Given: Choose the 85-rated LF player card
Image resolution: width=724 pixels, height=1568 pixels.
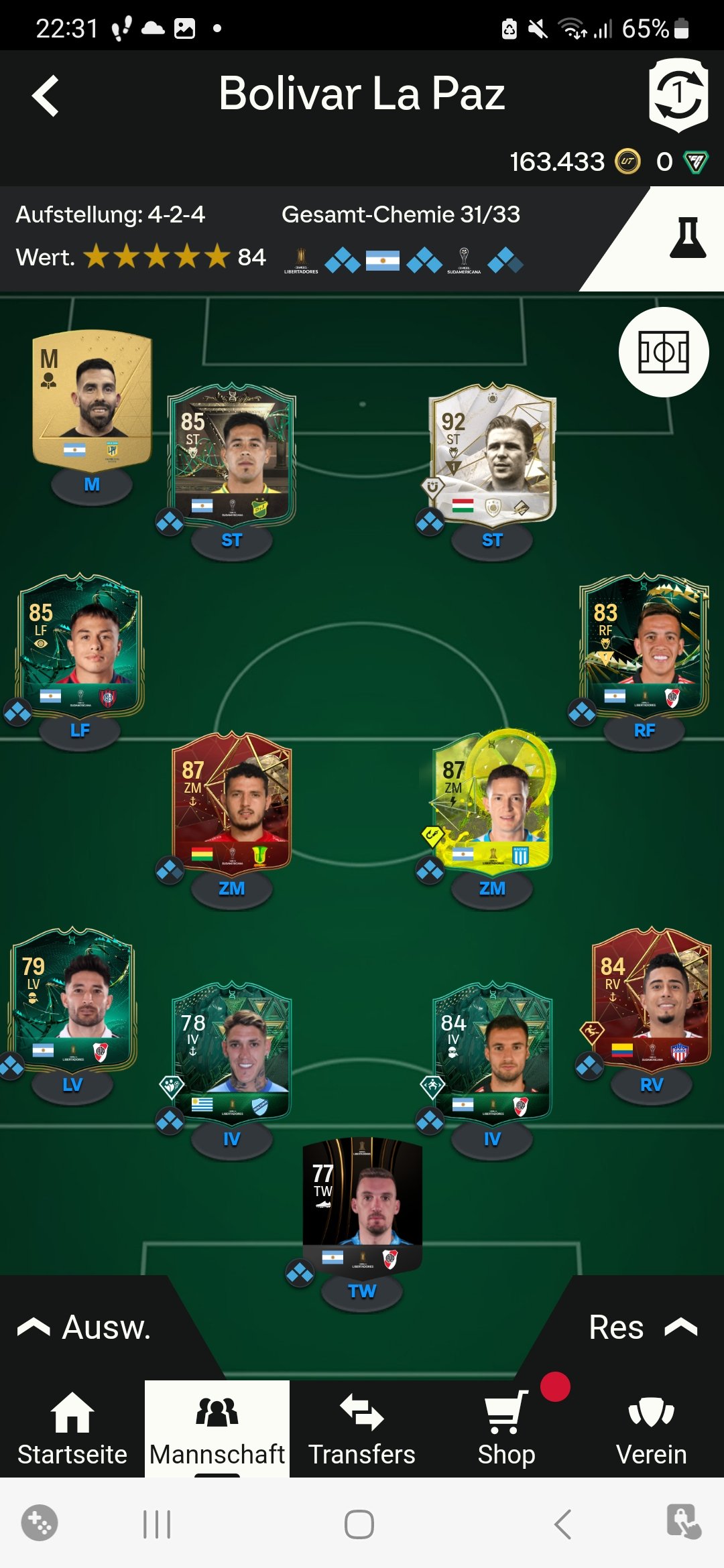Looking at the screenshot, I should [80, 645].
